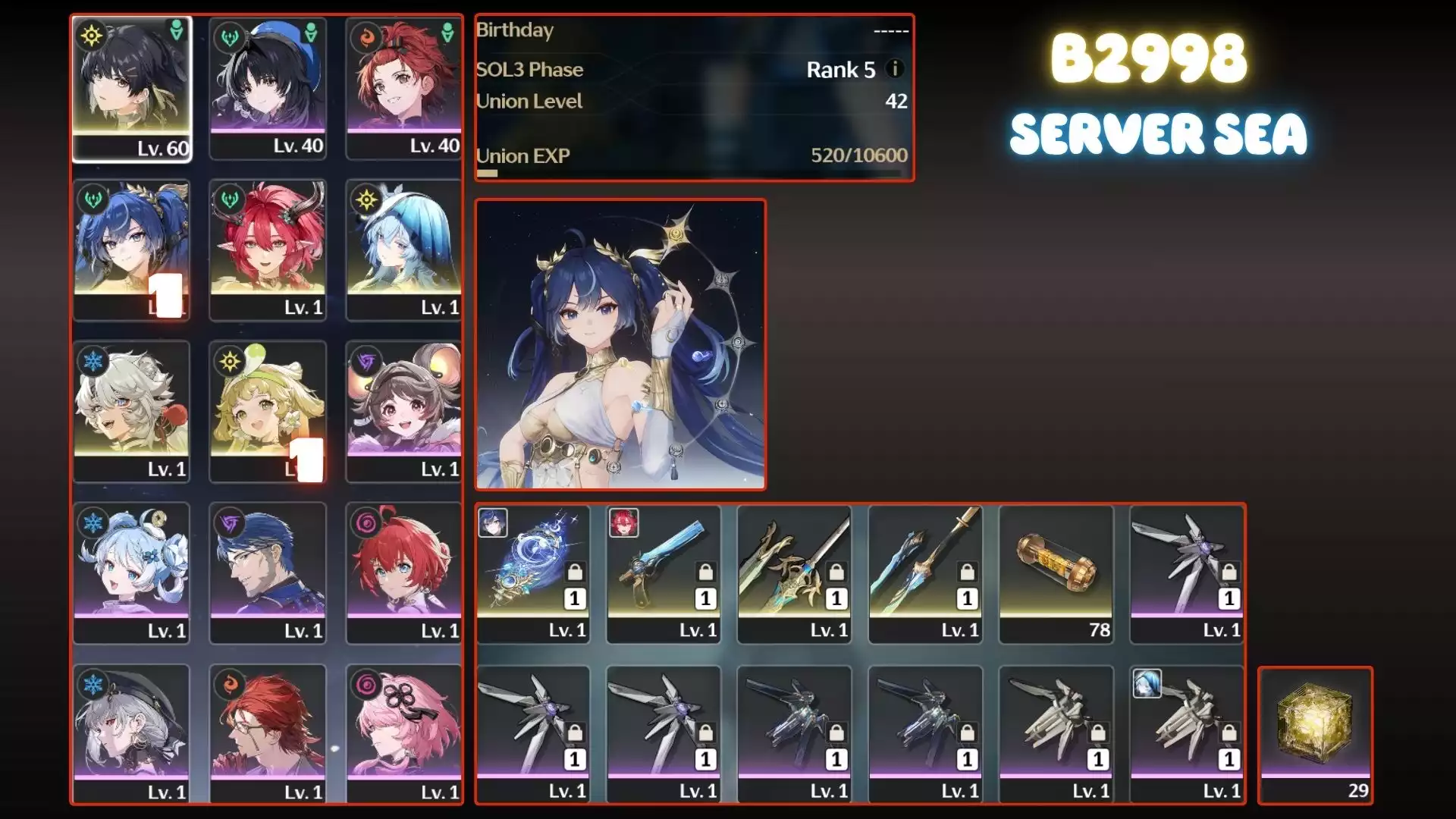Choose the light-blue-haired character with white hood
Image resolution: width=1456 pixels, height=819 pixels.
(x=403, y=249)
